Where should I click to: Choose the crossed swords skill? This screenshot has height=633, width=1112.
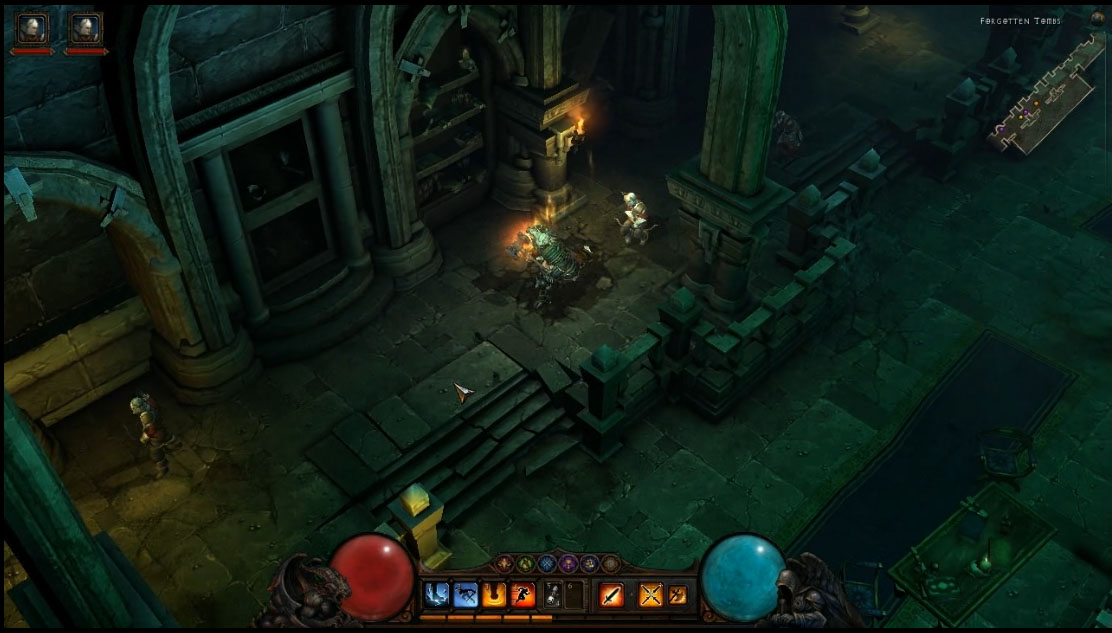pyautogui.click(x=651, y=596)
